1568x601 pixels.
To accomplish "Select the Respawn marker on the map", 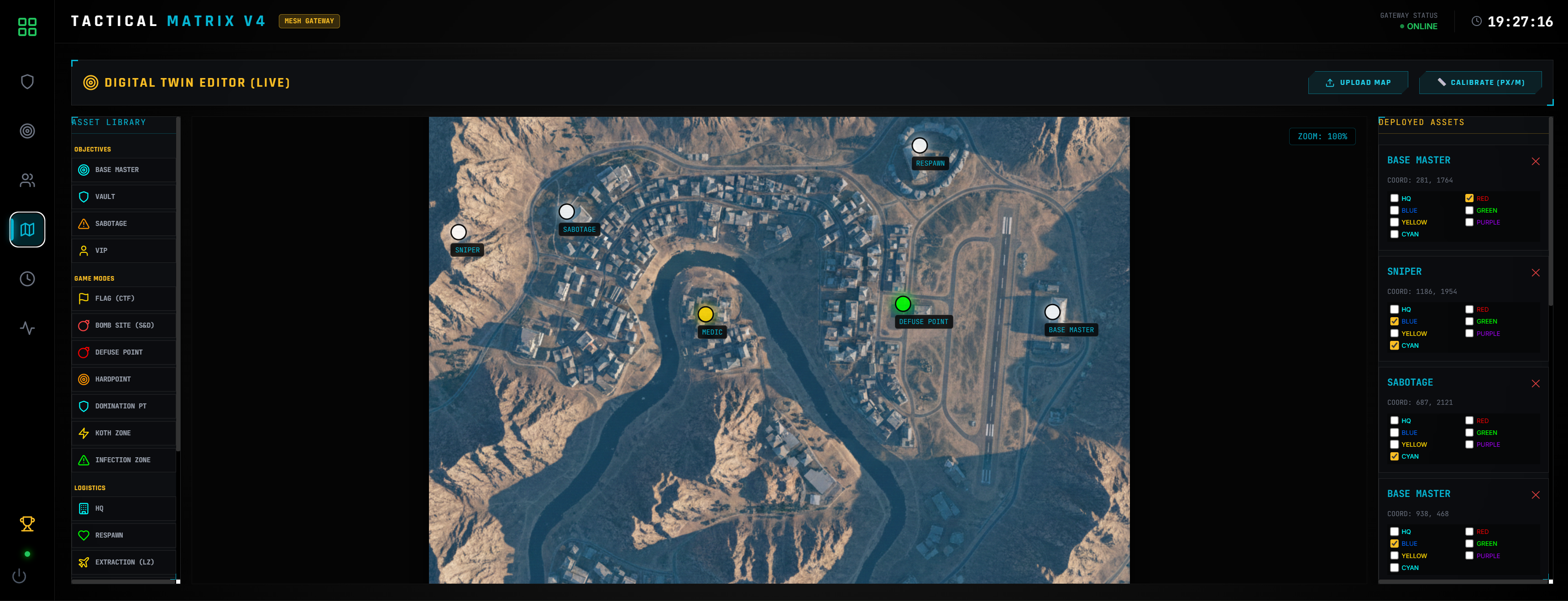I will click(x=919, y=146).
